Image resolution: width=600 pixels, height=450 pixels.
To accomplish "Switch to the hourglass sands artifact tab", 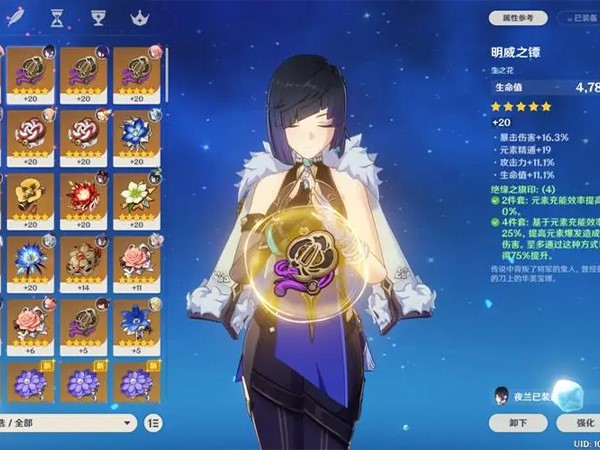I will [x=56, y=17].
